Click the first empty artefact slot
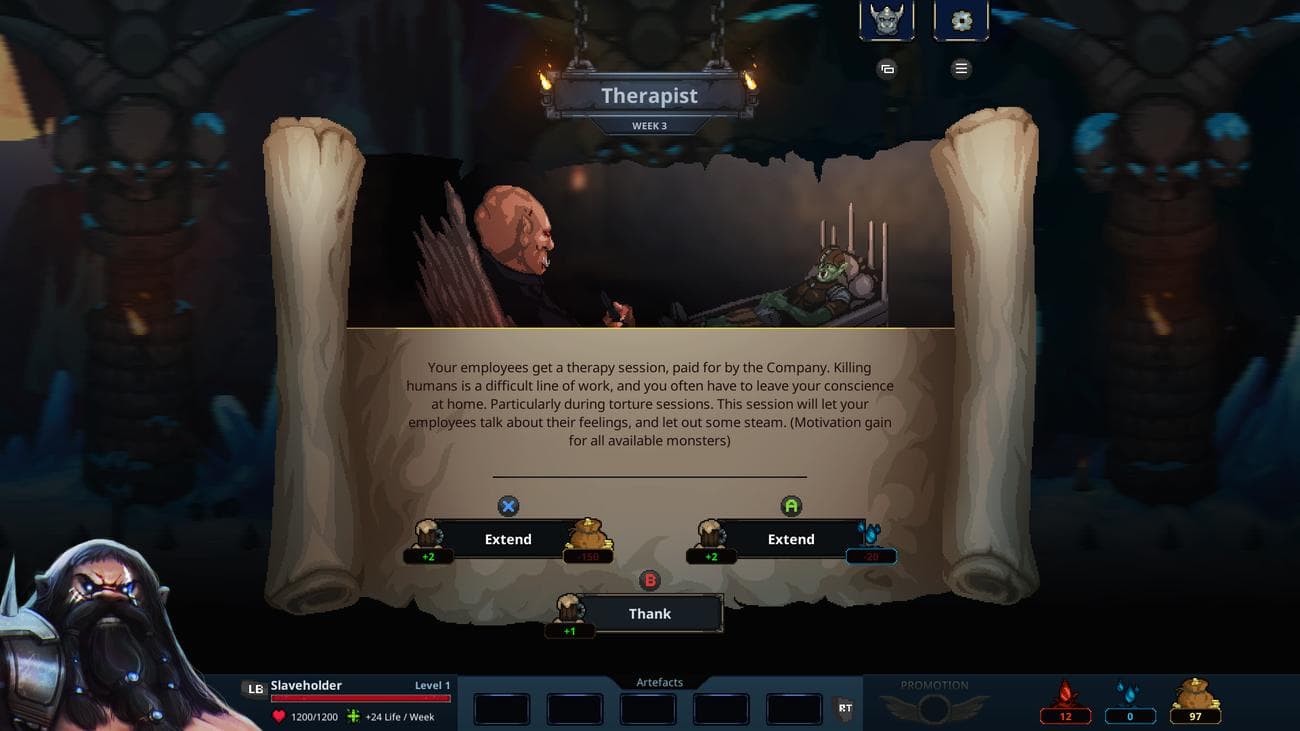 coord(501,708)
